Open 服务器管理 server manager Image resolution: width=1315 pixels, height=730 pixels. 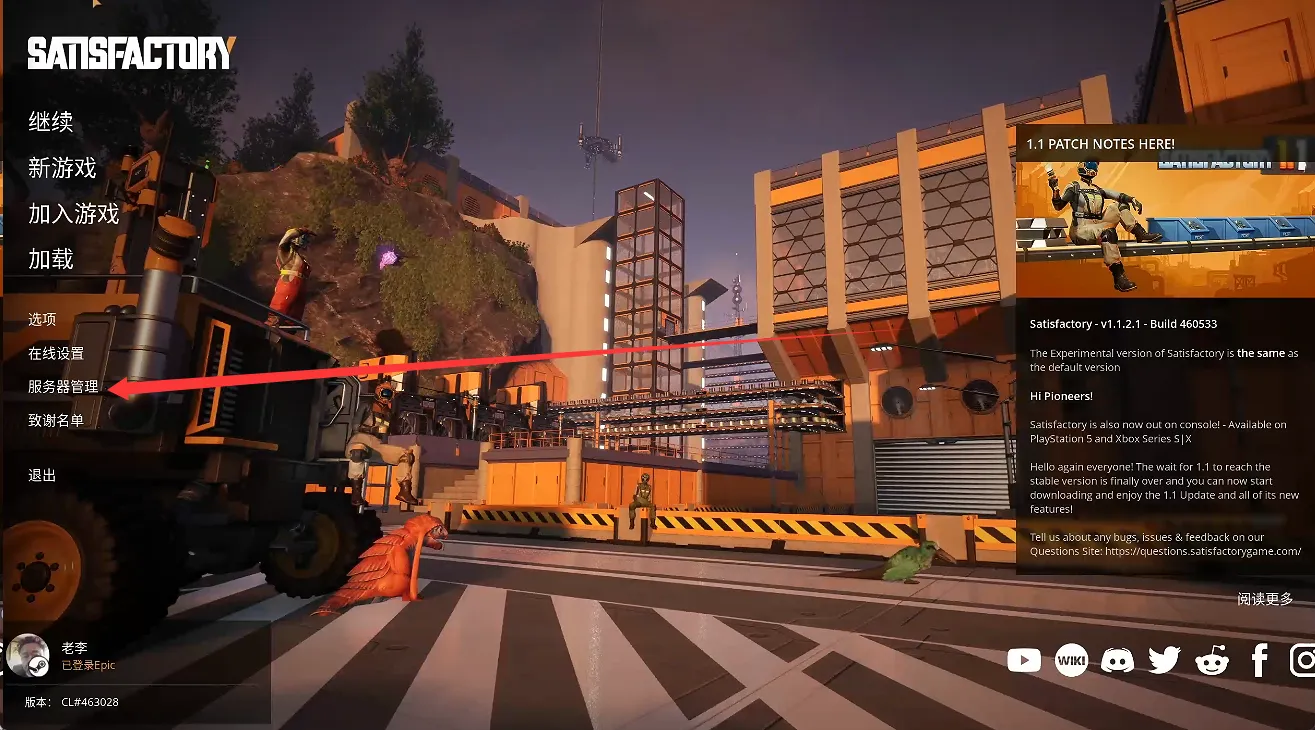pos(63,386)
